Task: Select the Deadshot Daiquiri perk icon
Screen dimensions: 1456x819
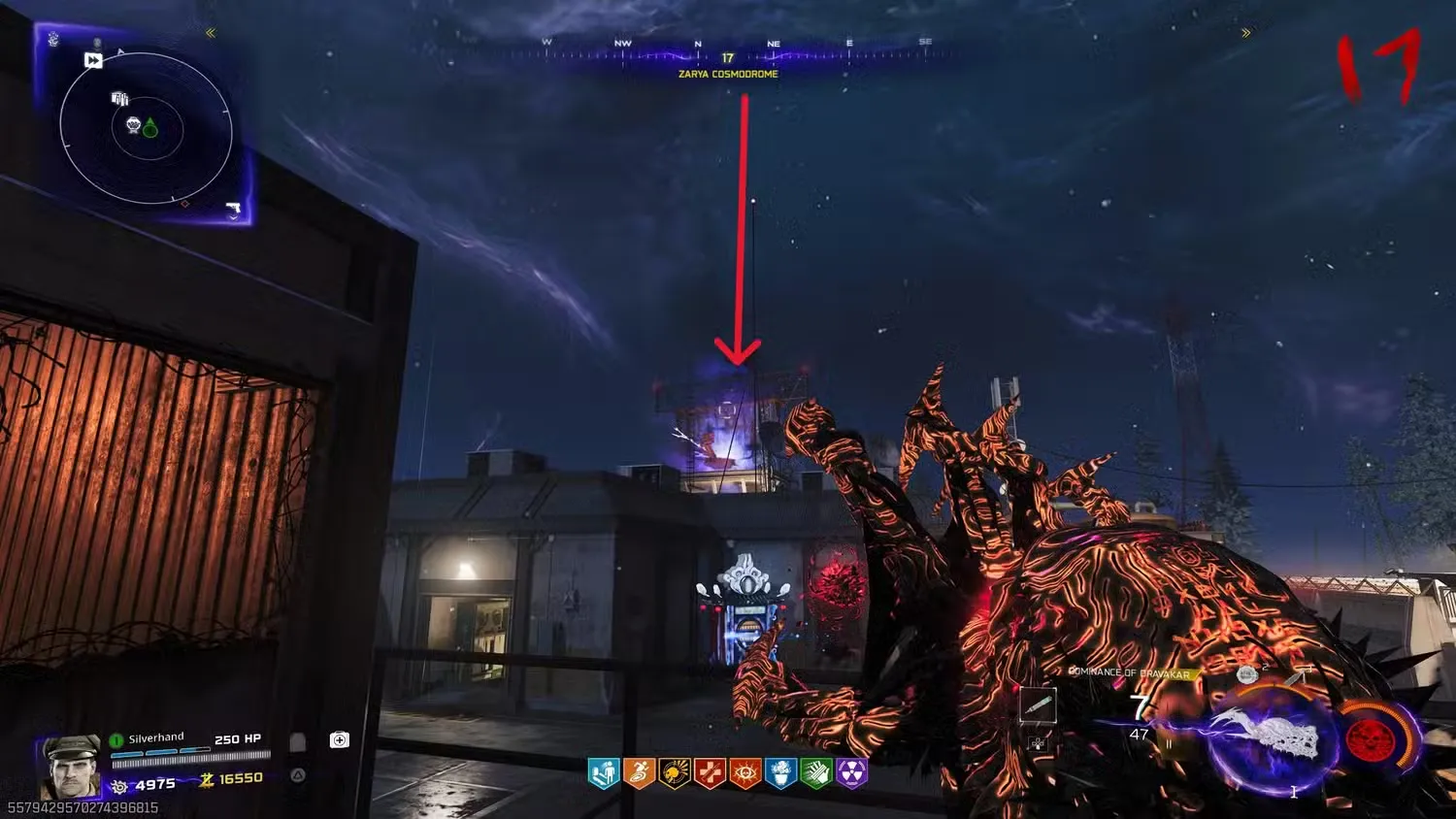Action: pos(675,773)
